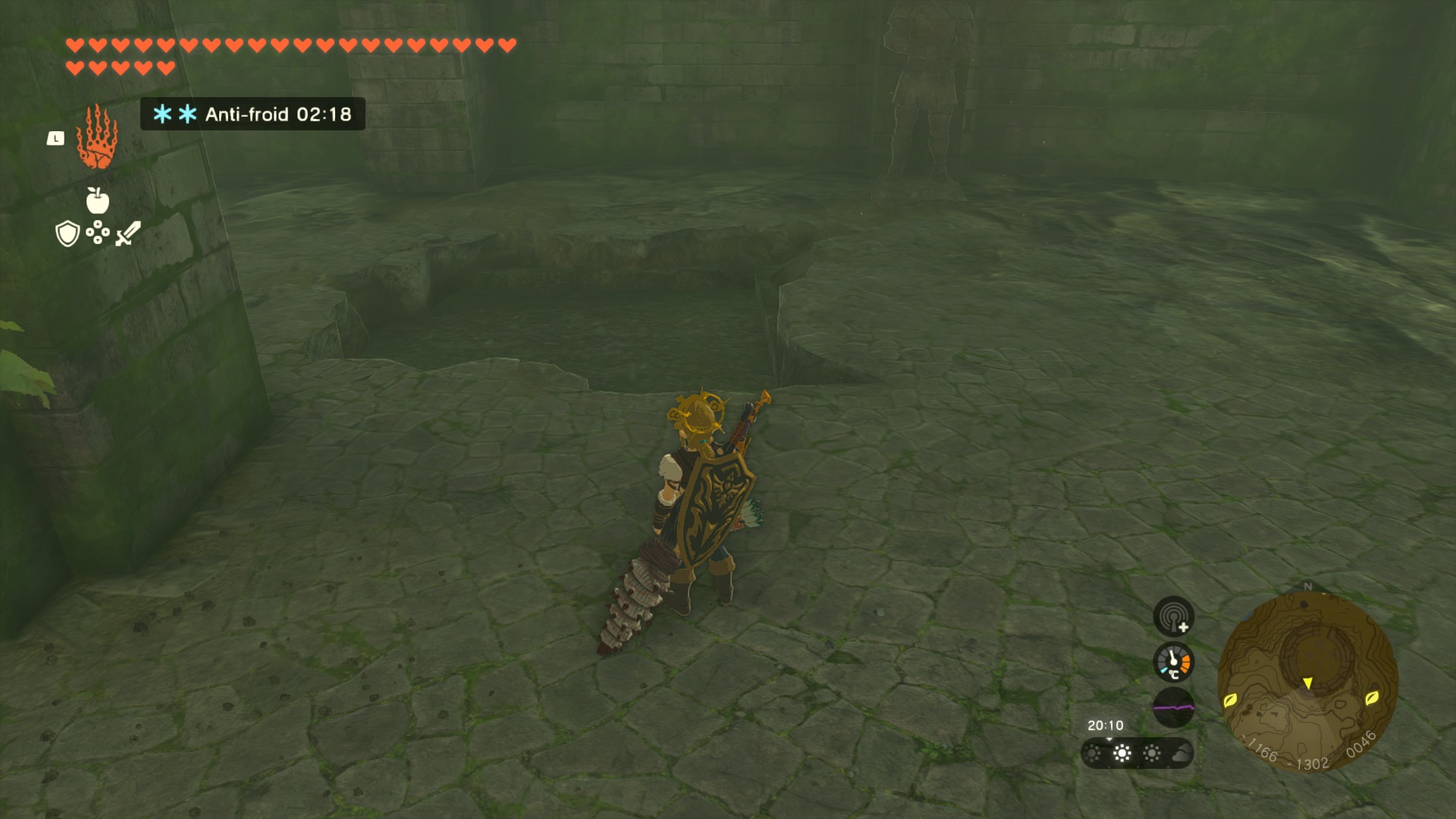Image resolution: width=1456 pixels, height=819 pixels.
Task: Select the cloud icon in weather forecast
Action: [1181, 753]
